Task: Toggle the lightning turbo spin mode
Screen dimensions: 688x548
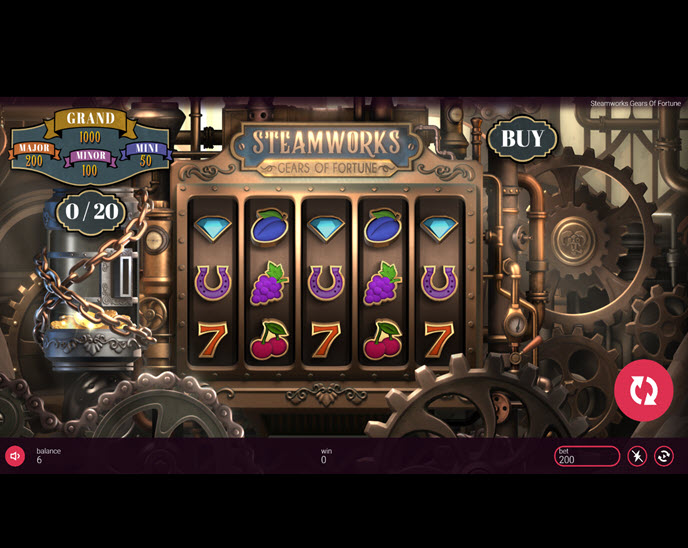Action: tap(637, 456)
